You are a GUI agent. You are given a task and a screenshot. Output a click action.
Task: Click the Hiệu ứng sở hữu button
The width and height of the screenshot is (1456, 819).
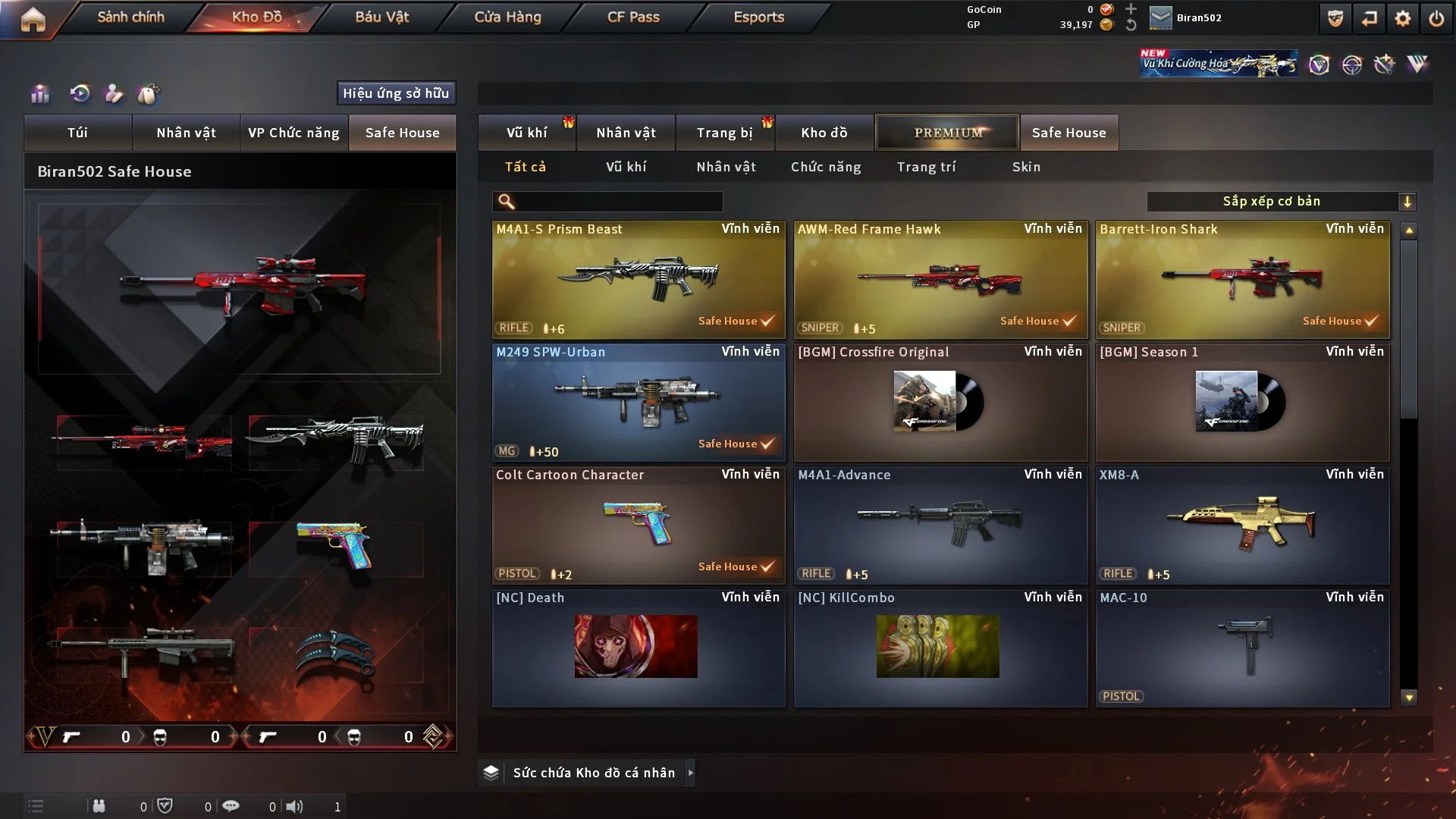click(396, 93)
